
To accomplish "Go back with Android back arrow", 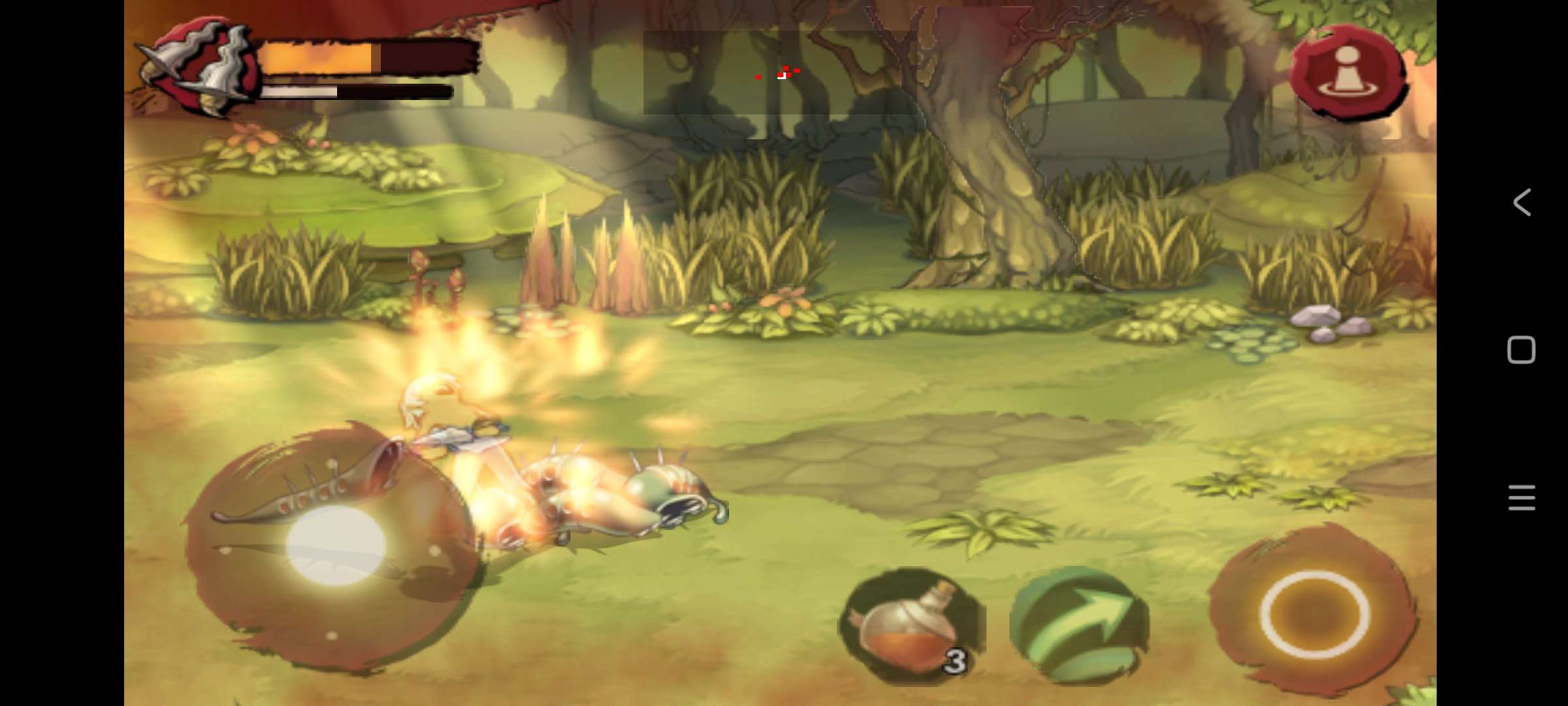I will (x=1522, y=203).
